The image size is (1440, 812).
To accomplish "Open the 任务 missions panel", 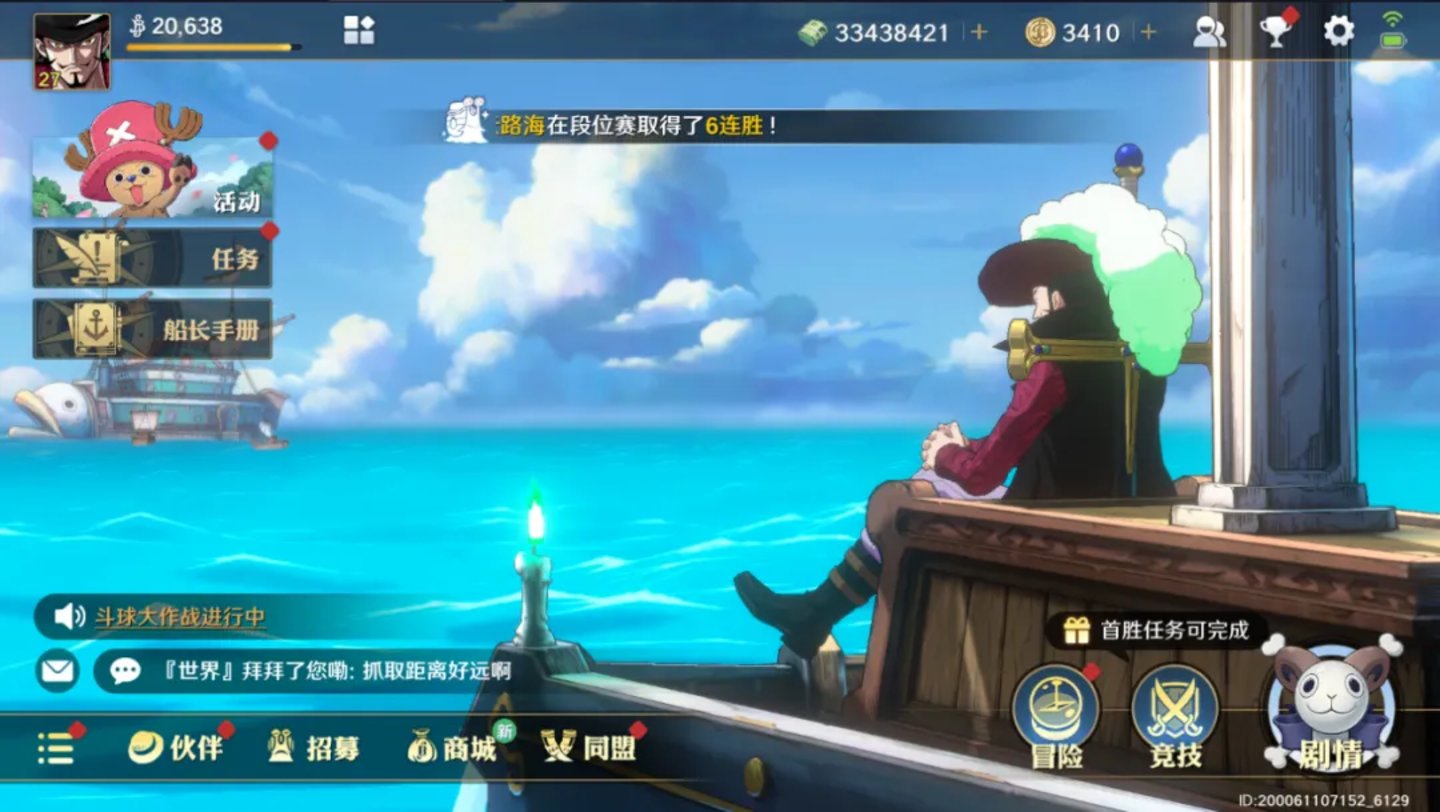I will coord(153,258).
